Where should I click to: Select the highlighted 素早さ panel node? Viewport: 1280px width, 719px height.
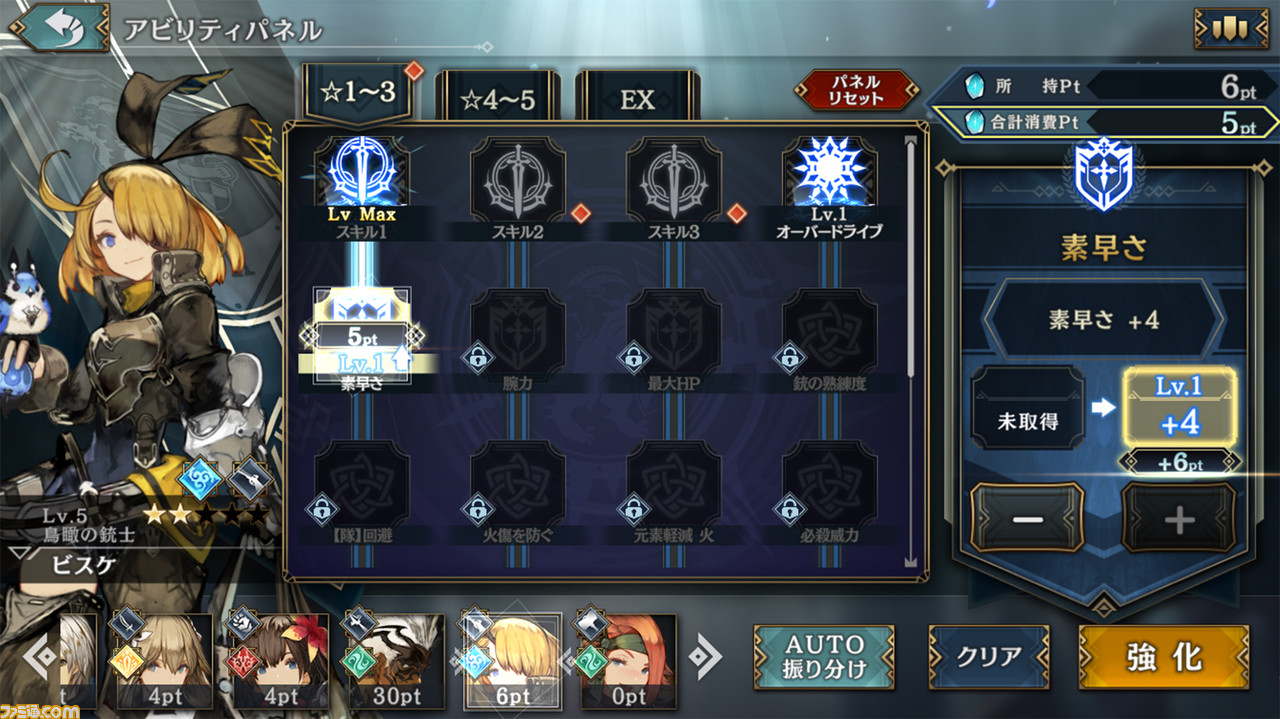(x=360, y=335)
